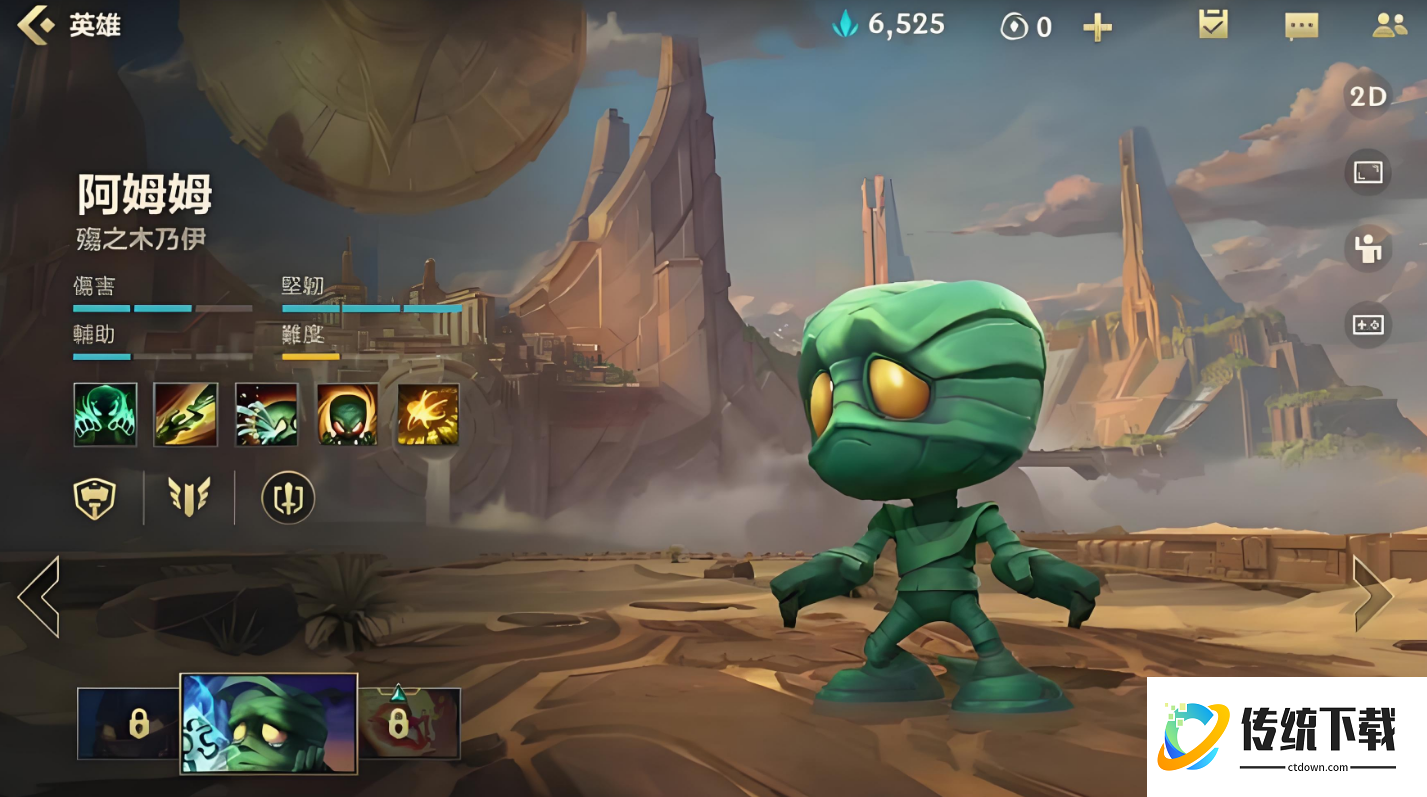Click the winged emblem icon
Image resolution: width=1427 pixels, height=797 pixels.
(x=189, y=497)
